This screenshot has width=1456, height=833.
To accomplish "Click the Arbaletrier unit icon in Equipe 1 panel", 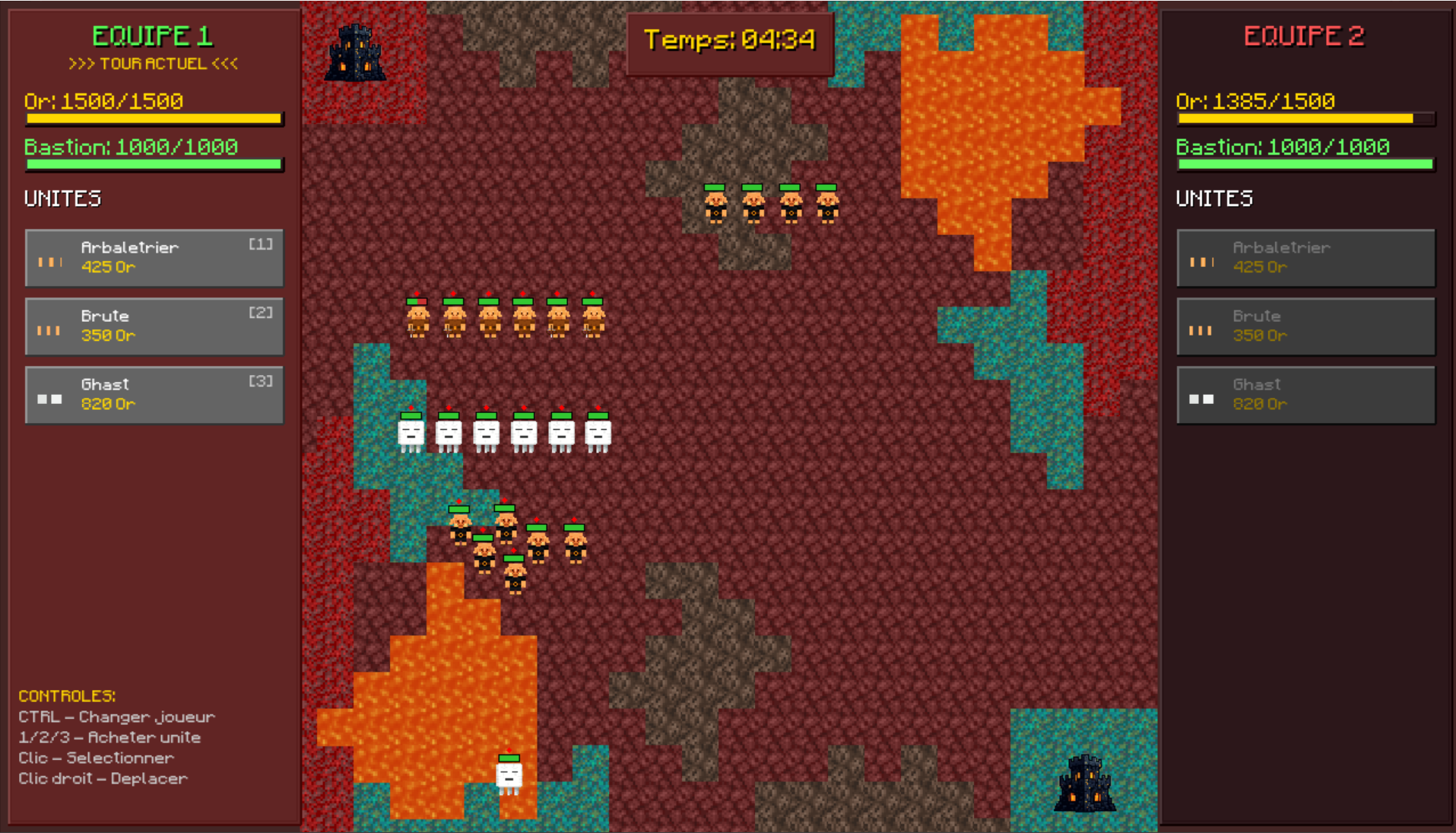I will pos(49,259).
